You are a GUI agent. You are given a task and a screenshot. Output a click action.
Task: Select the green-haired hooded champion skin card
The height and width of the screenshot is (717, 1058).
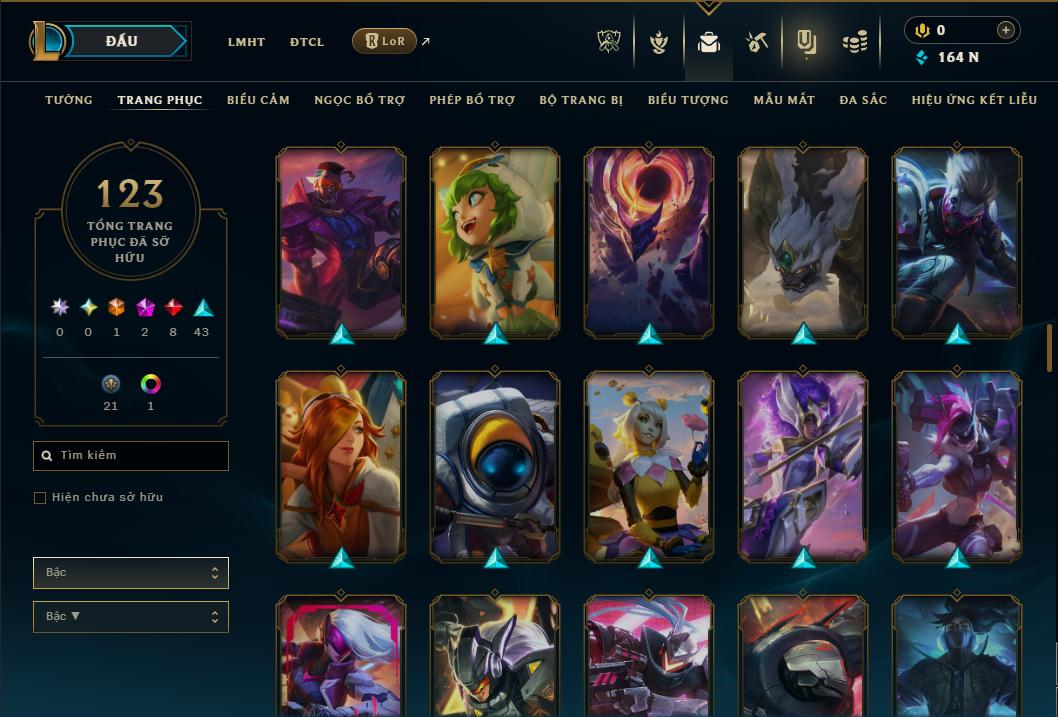[495, 240]
